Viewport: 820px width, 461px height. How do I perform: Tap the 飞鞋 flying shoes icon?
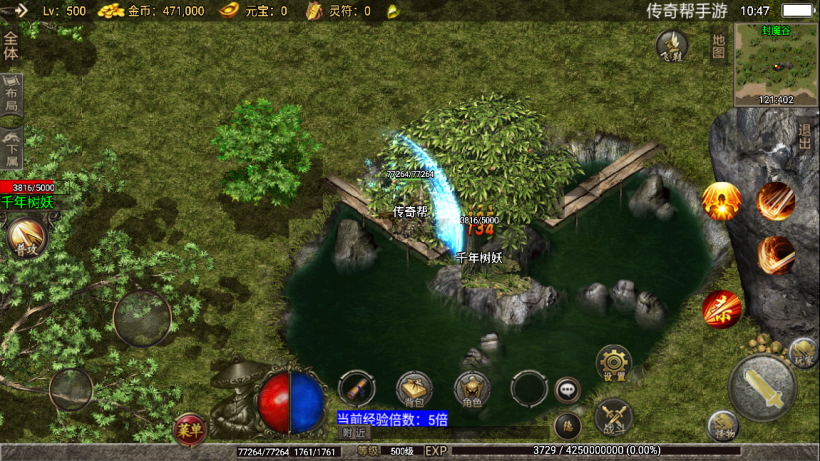(672, 46)
